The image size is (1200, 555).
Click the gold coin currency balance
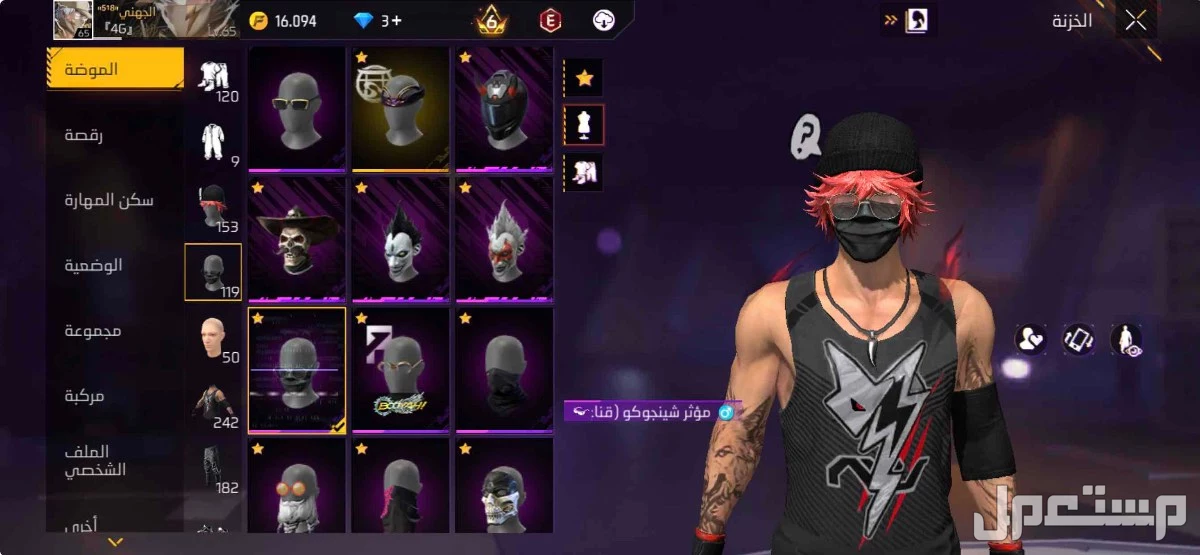[x=283, y=21]
